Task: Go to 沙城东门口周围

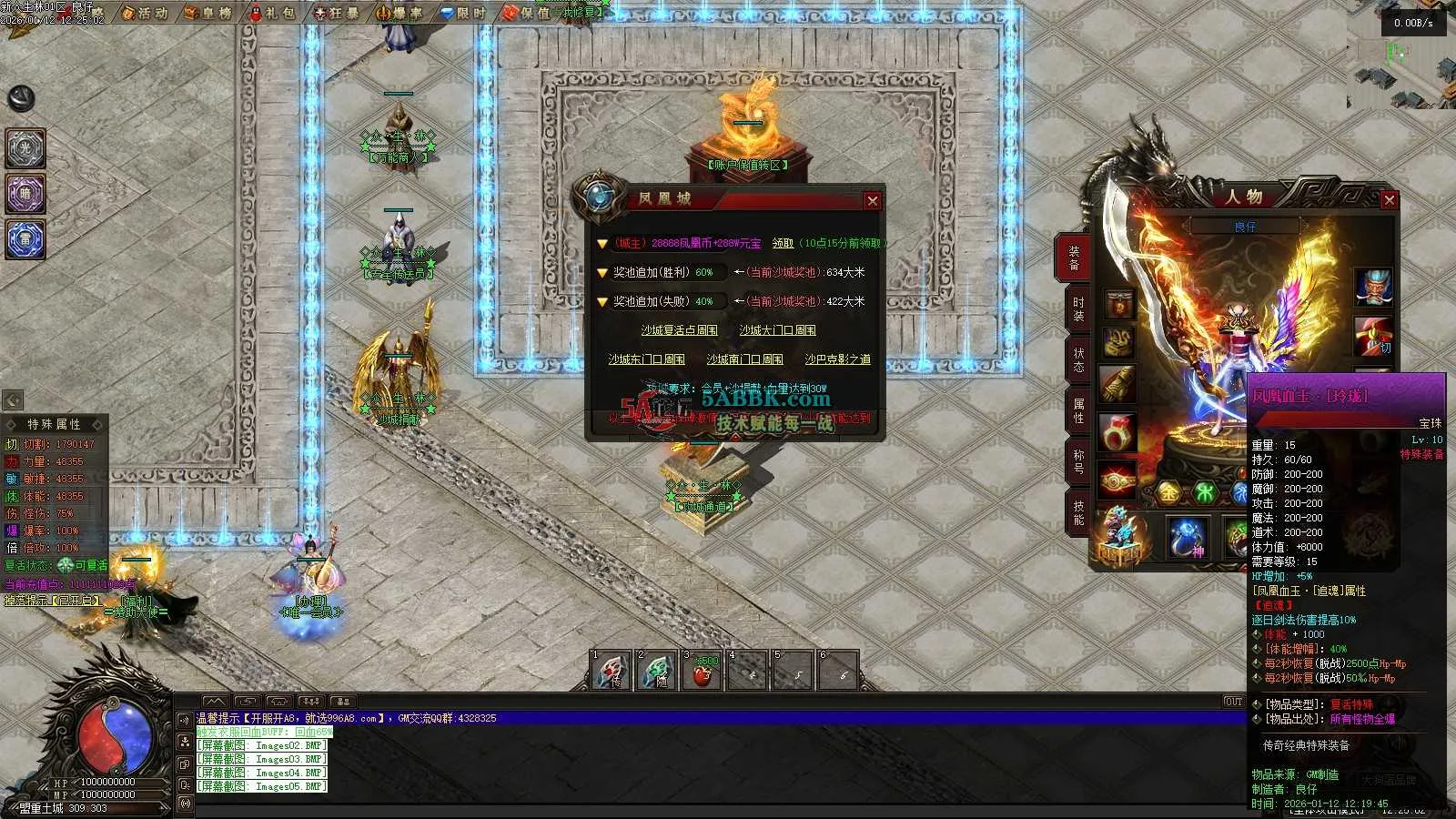Action: coord(646,359)
